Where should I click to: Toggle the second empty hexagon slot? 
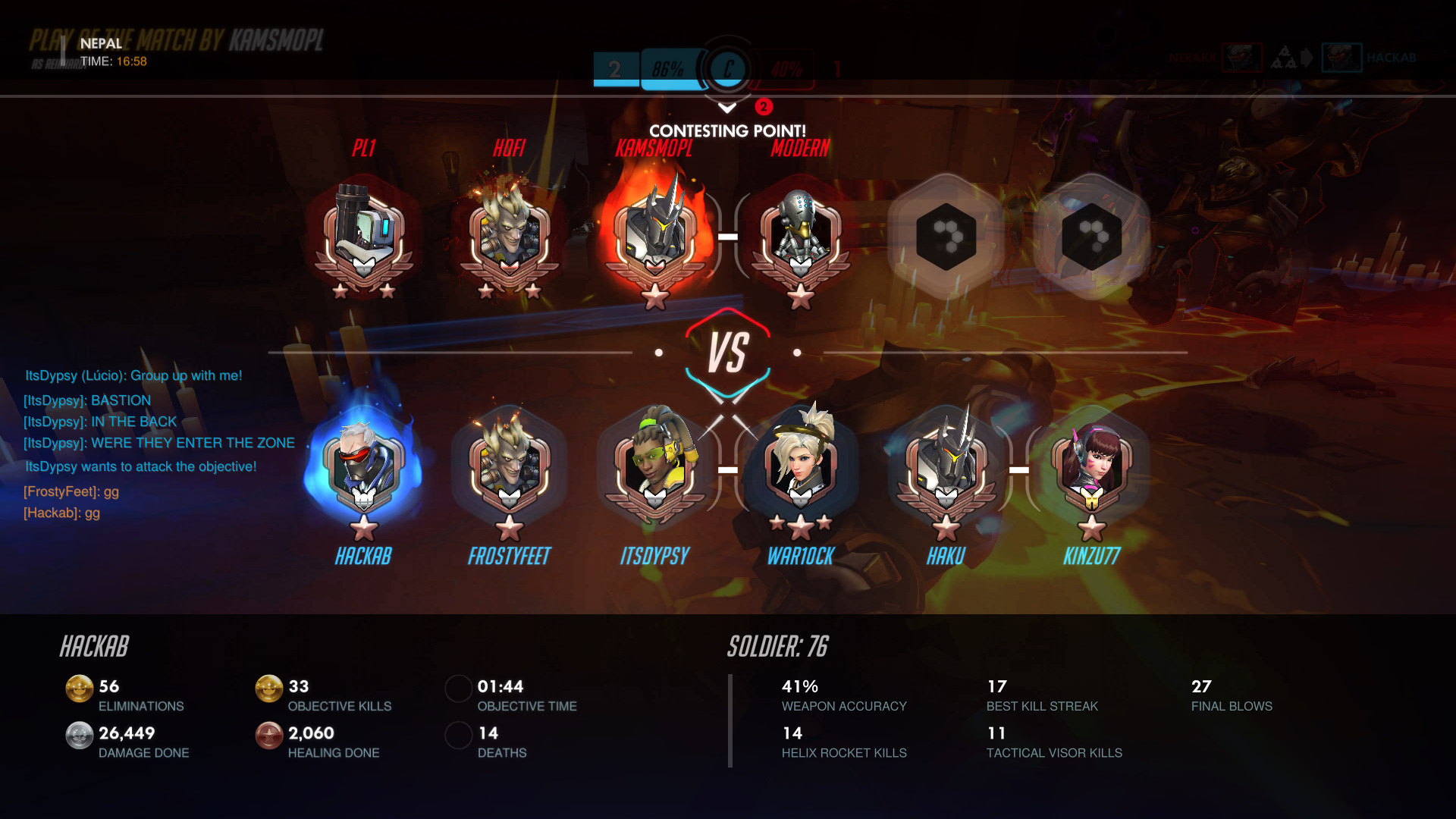coord(1092,235)
